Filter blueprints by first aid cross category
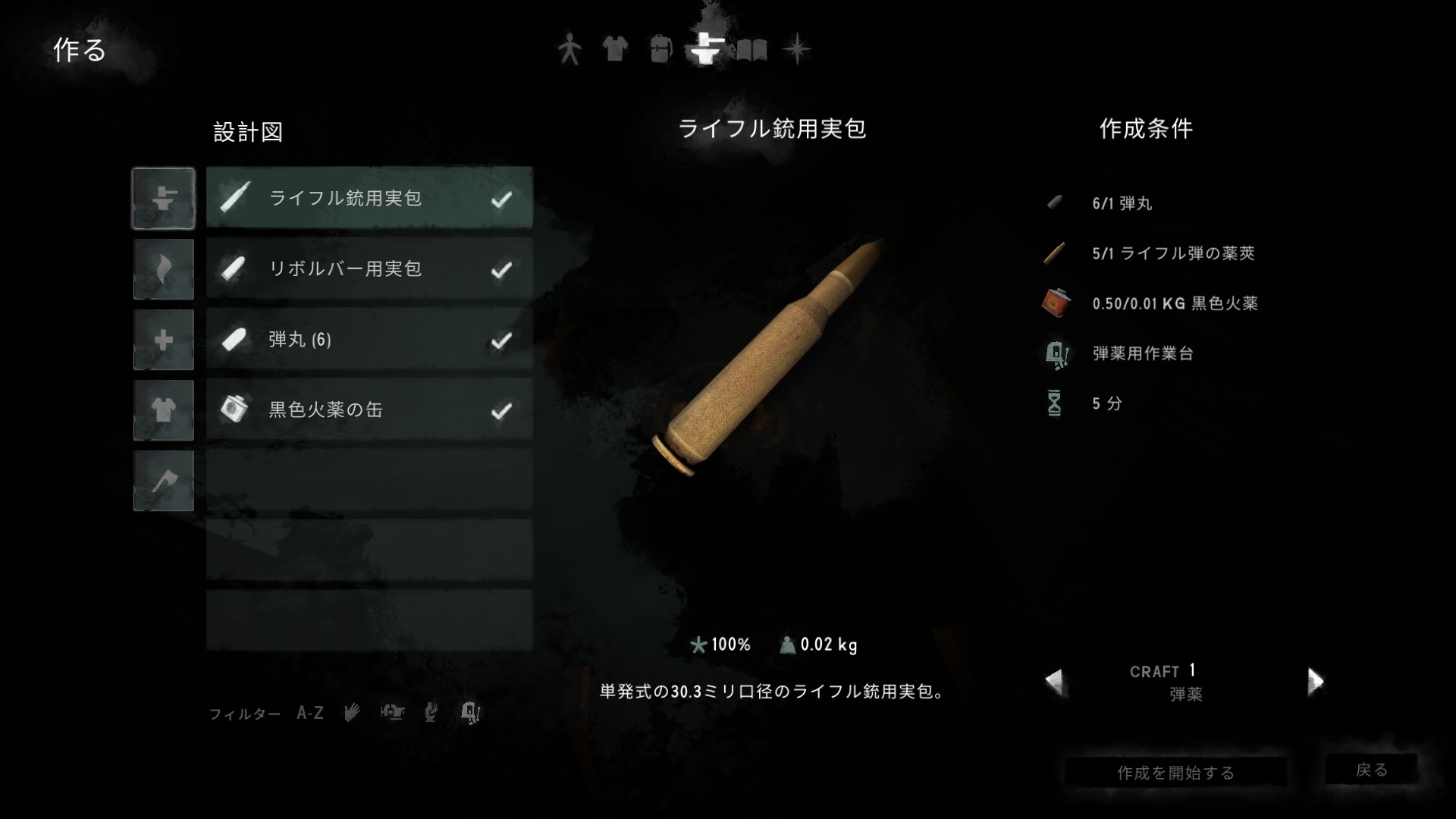1456x819 pixels. [164, 340]
